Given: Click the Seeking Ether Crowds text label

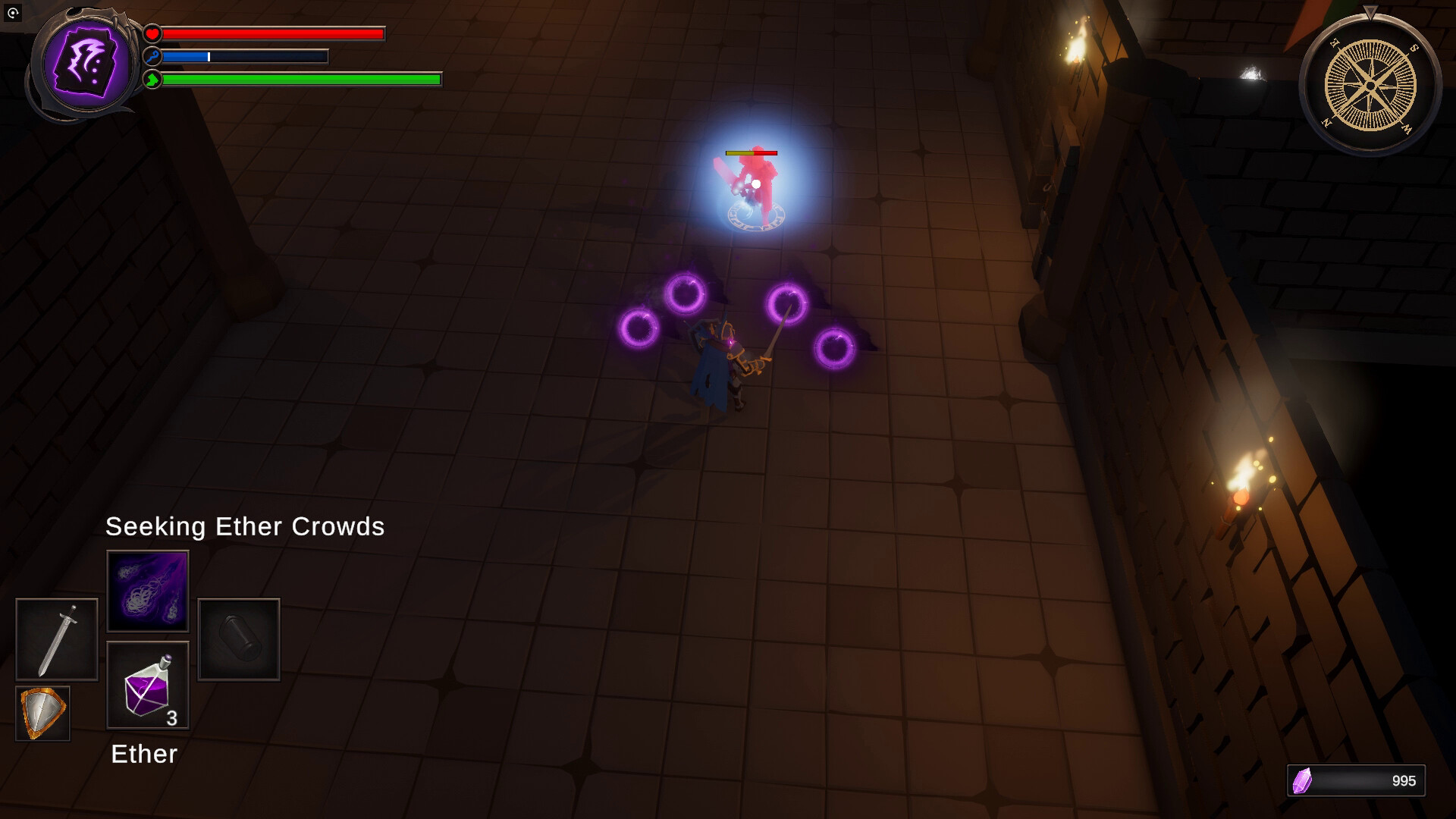Looking at the screenshot, I should click(245, 526).
